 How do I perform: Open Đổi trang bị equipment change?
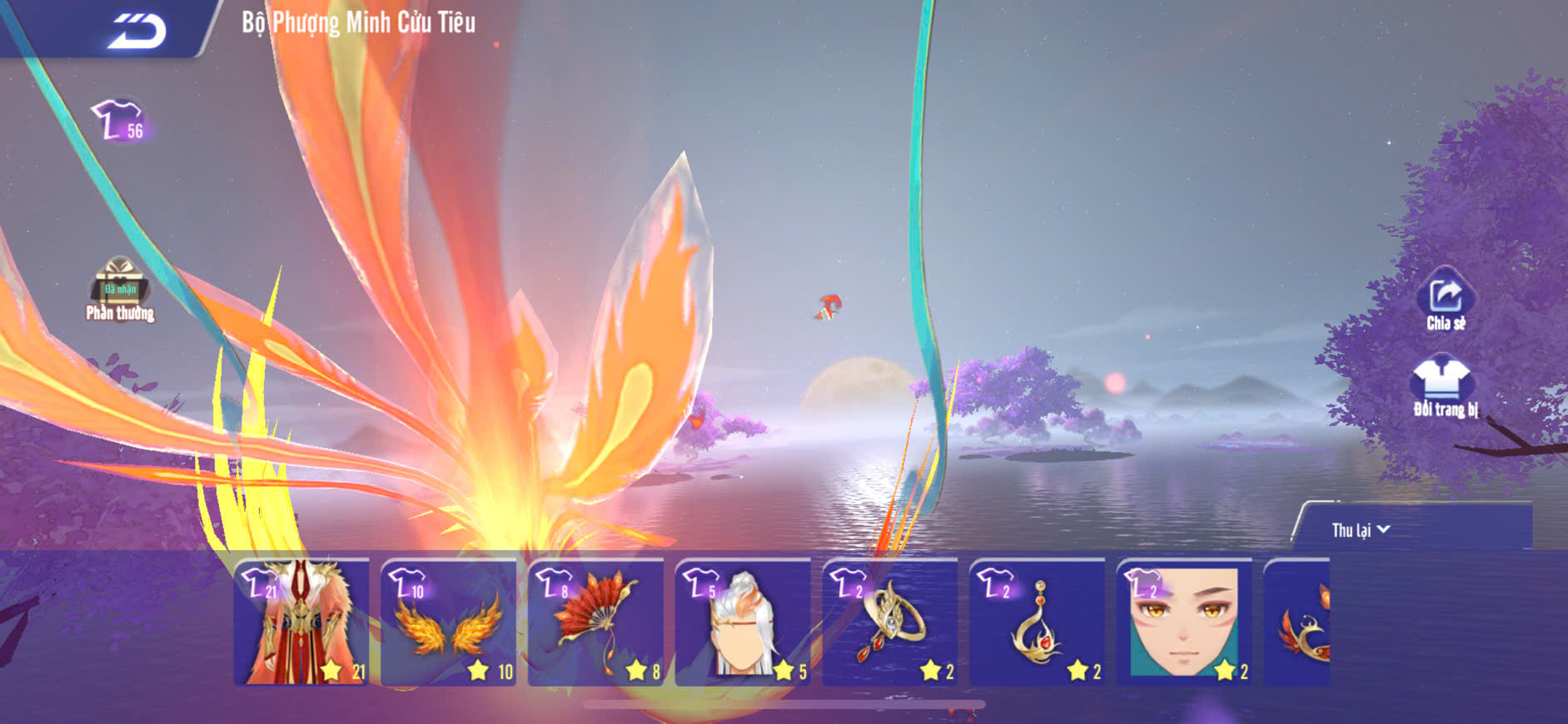point(1445,386)
